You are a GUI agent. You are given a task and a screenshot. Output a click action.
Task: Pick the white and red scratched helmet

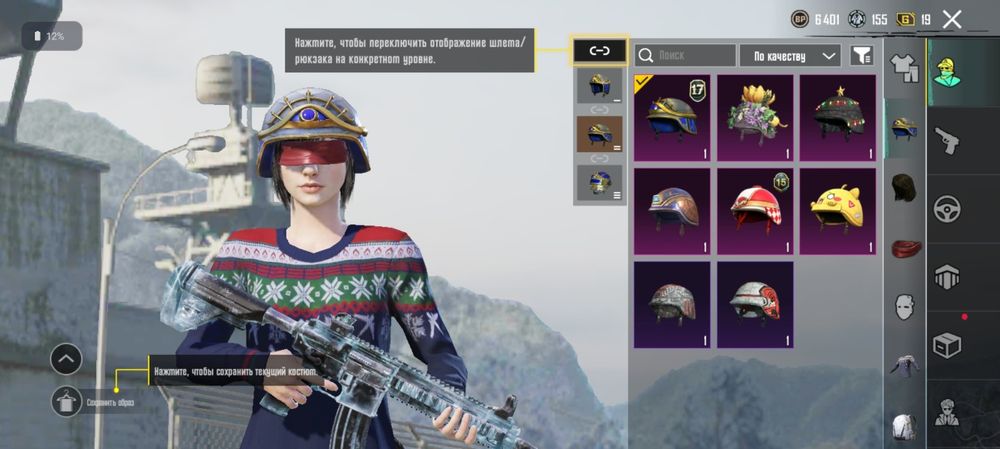click(755, 304)
